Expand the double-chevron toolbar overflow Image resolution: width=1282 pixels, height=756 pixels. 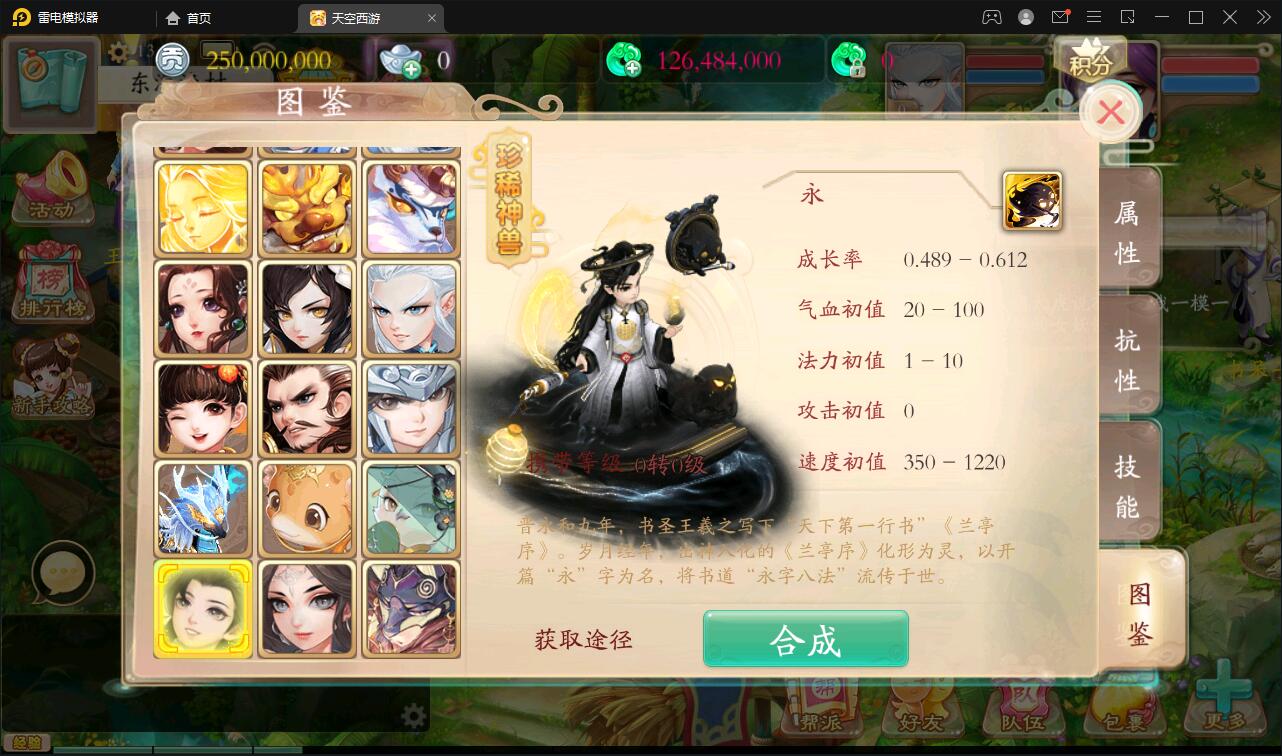click(1262, 17)
